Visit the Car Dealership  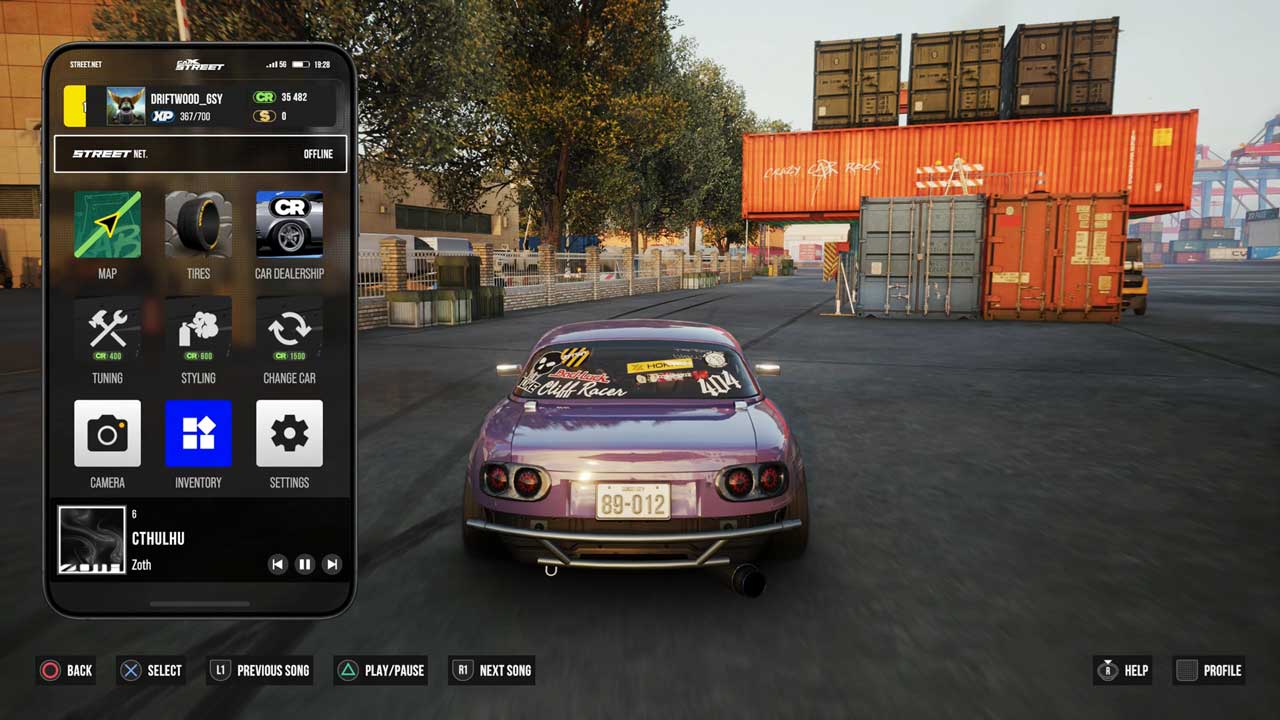pyautogui.click(x=289, y=225)
